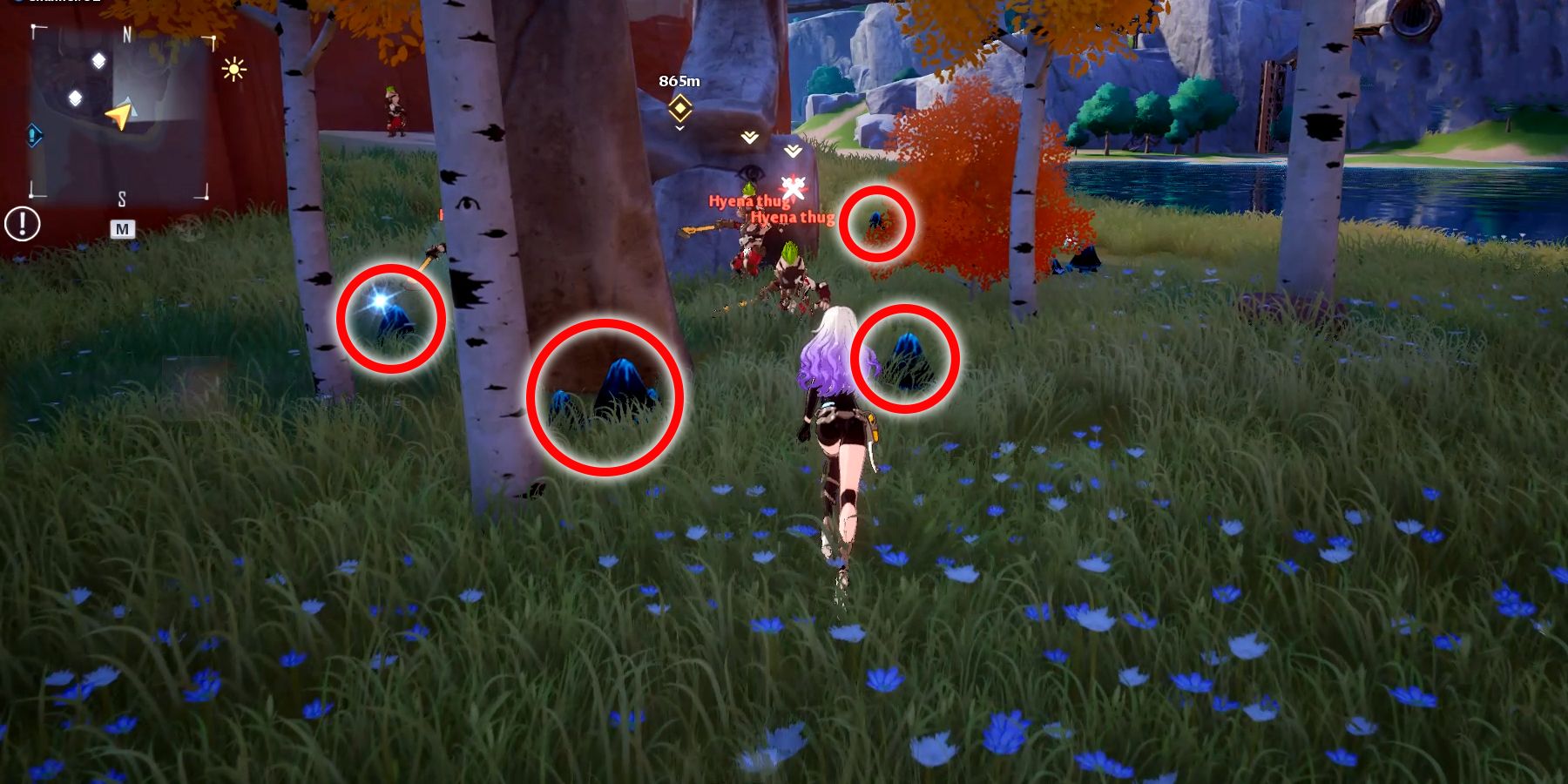Open the small chevron beneath the 865m waypoint
The height and width of the screenshot is (784, 1568).
680,128
